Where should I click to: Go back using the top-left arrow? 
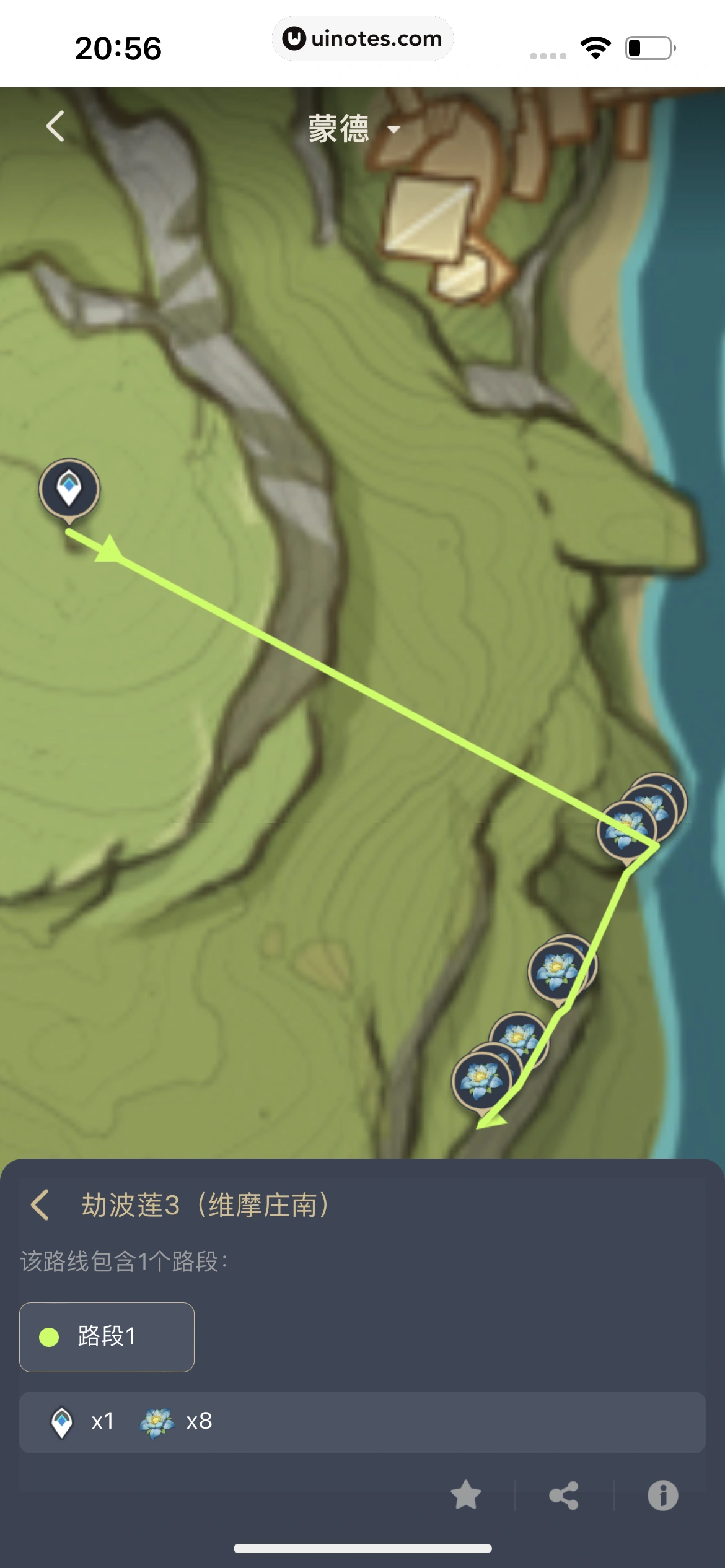55,126
